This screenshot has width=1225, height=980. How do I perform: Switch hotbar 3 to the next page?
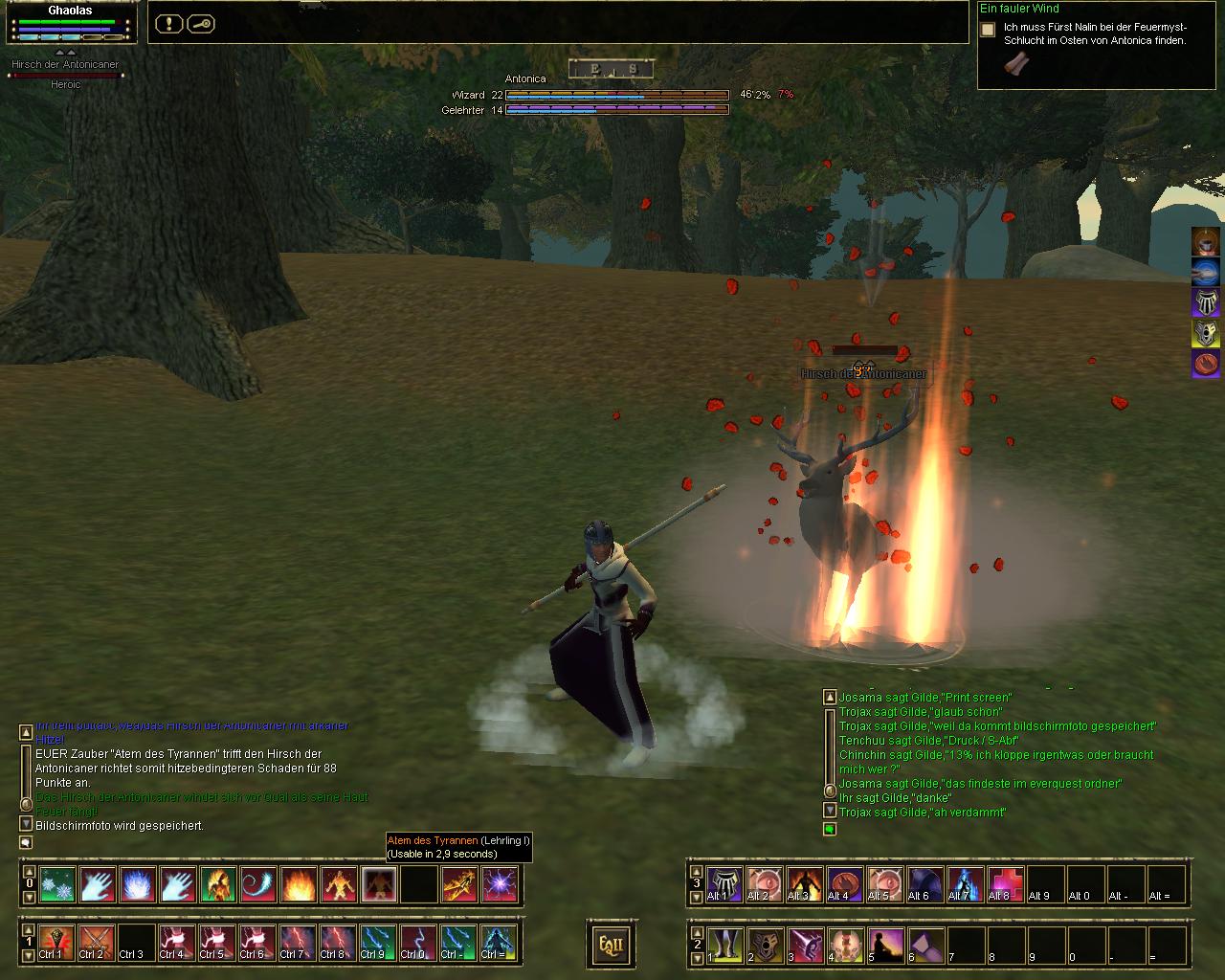point(697,898)
